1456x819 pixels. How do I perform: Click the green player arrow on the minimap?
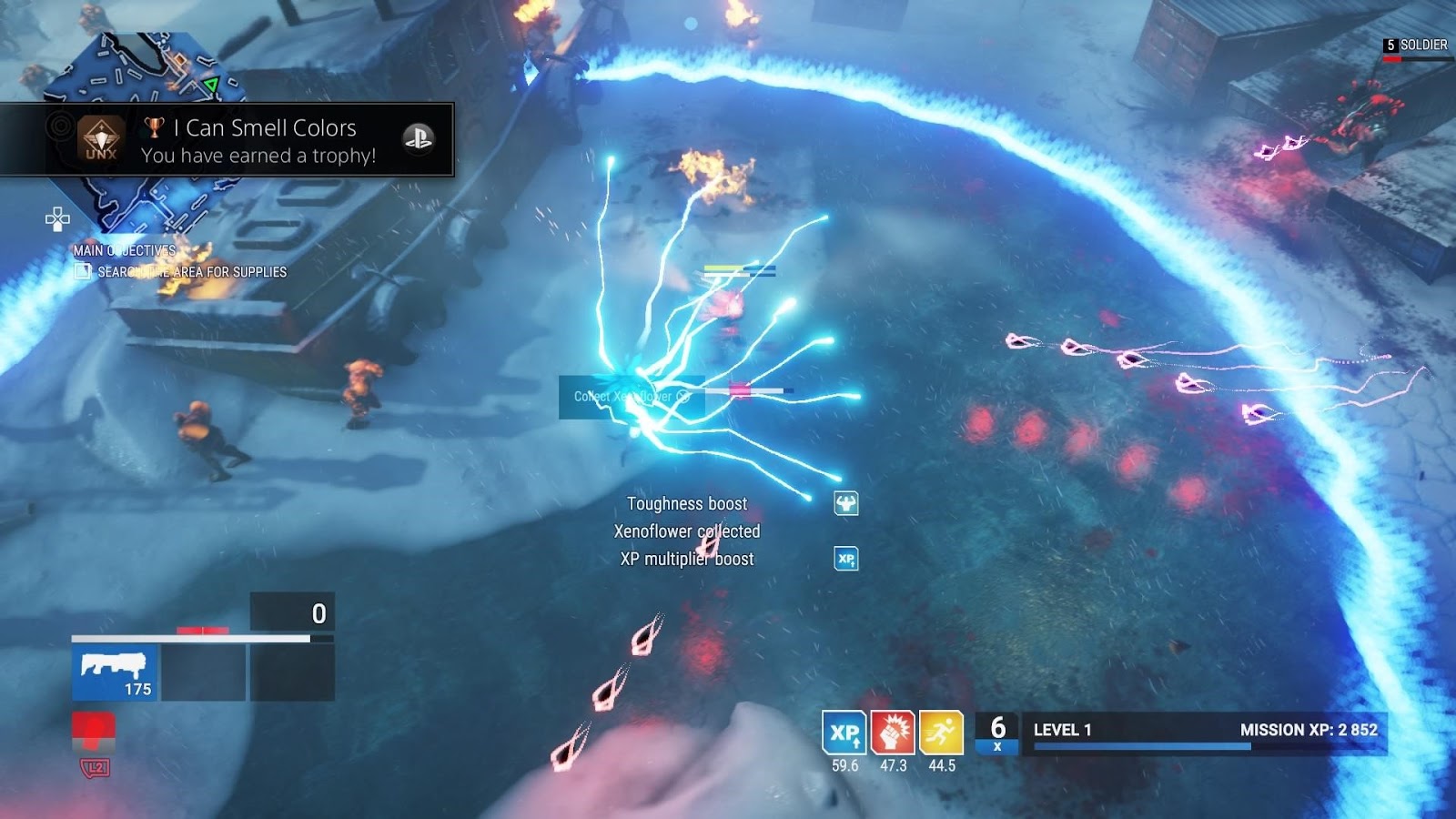click(213, 83)
